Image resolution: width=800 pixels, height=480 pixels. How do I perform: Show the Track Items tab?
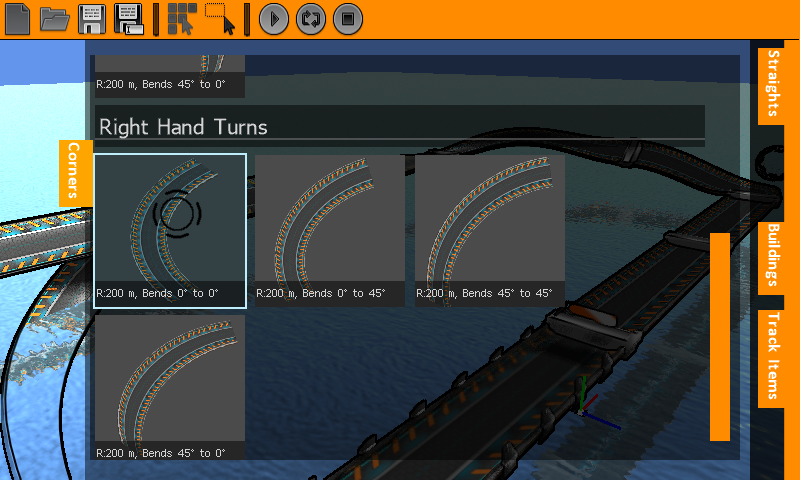771,358
